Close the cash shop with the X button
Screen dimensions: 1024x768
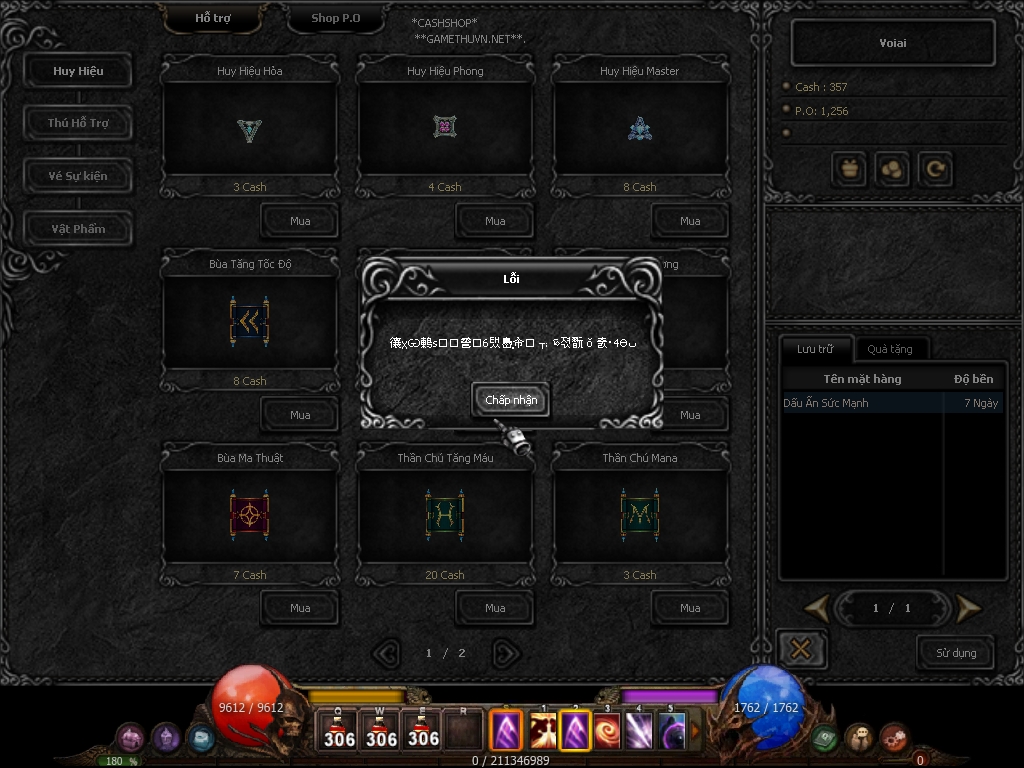[800, 650]
